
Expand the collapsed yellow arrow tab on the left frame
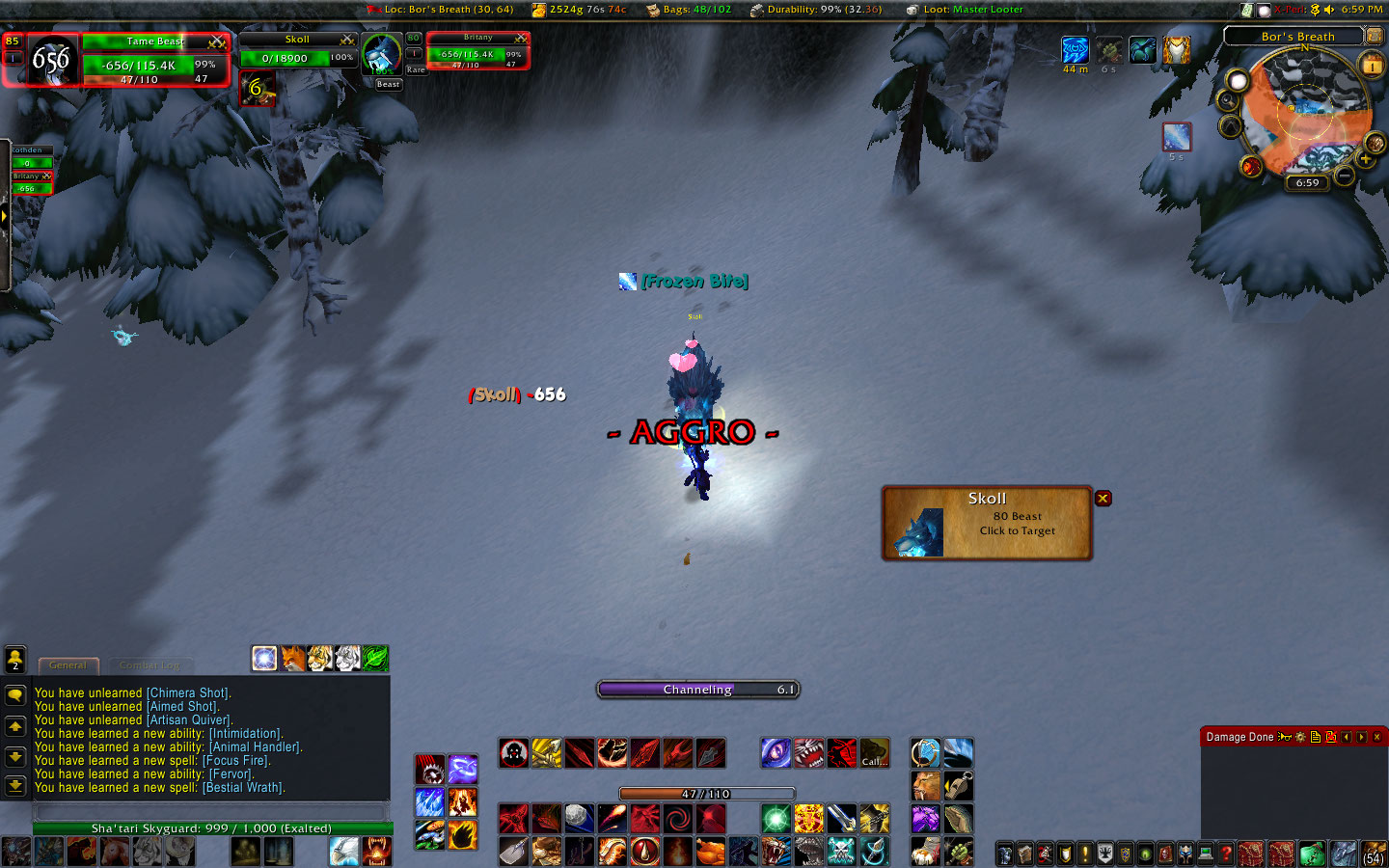pos(7,216)
